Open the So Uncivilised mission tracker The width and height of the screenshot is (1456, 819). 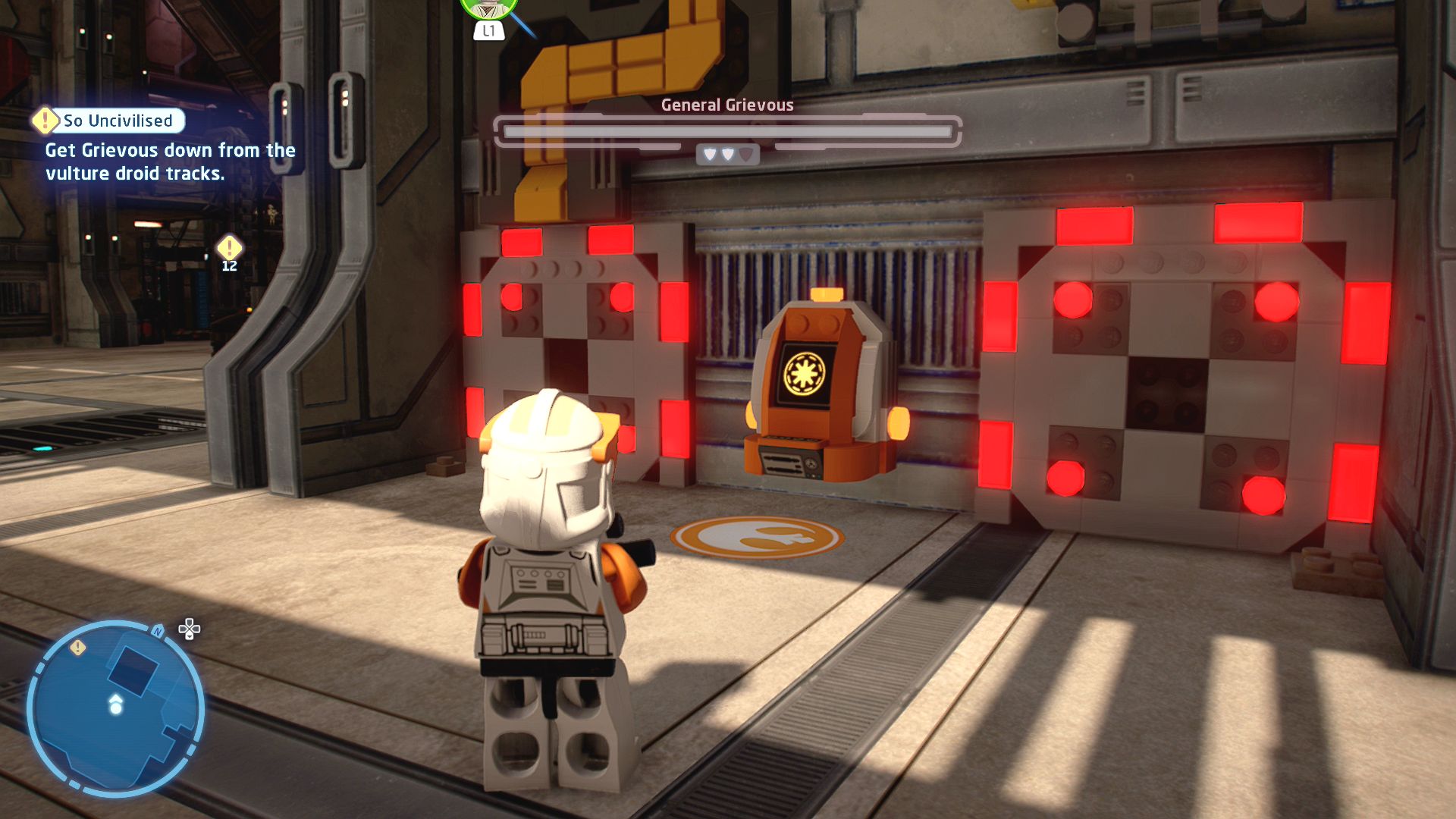point(108,121)
